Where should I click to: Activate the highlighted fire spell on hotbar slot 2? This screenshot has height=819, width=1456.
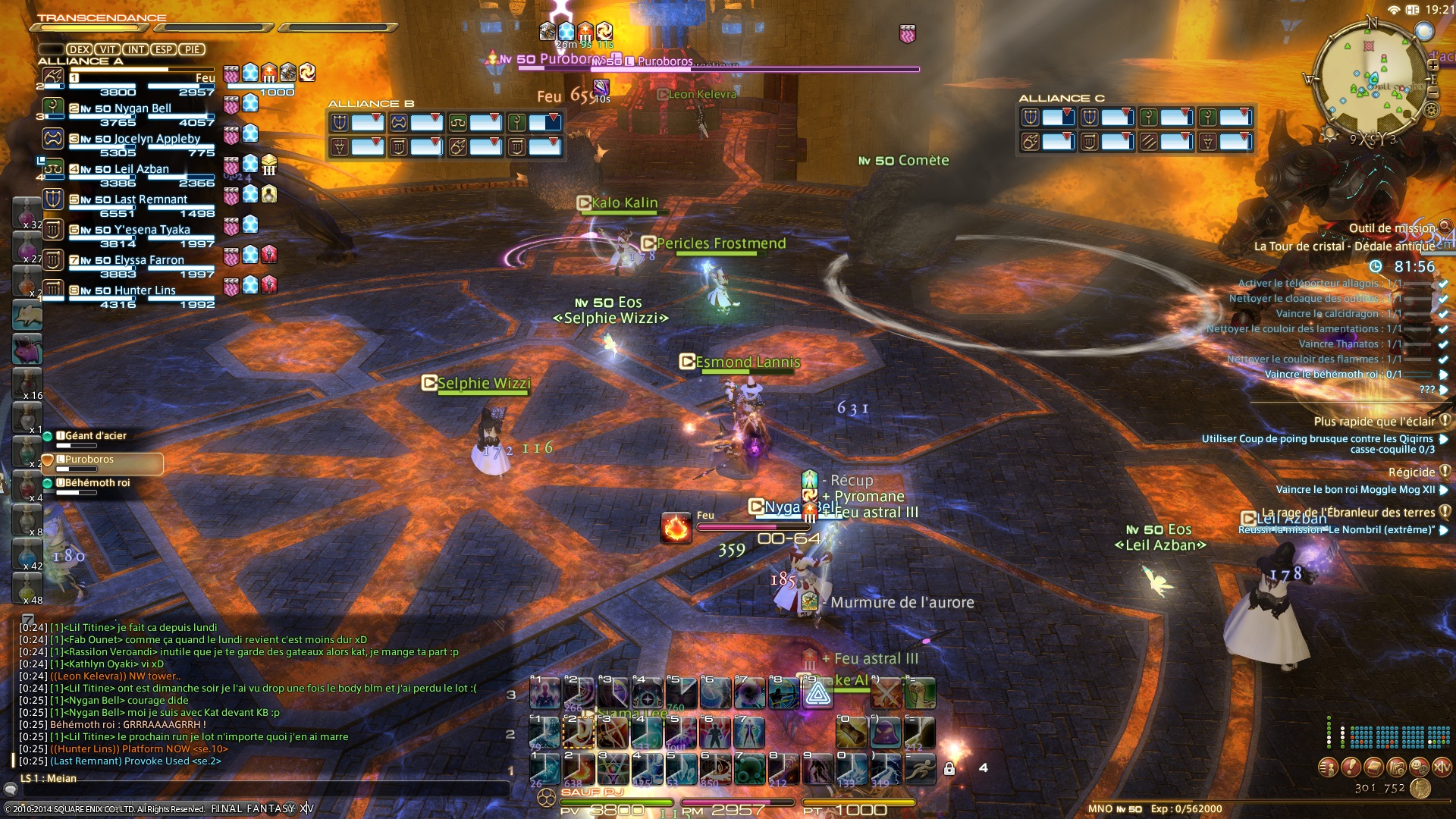point(579,733)
